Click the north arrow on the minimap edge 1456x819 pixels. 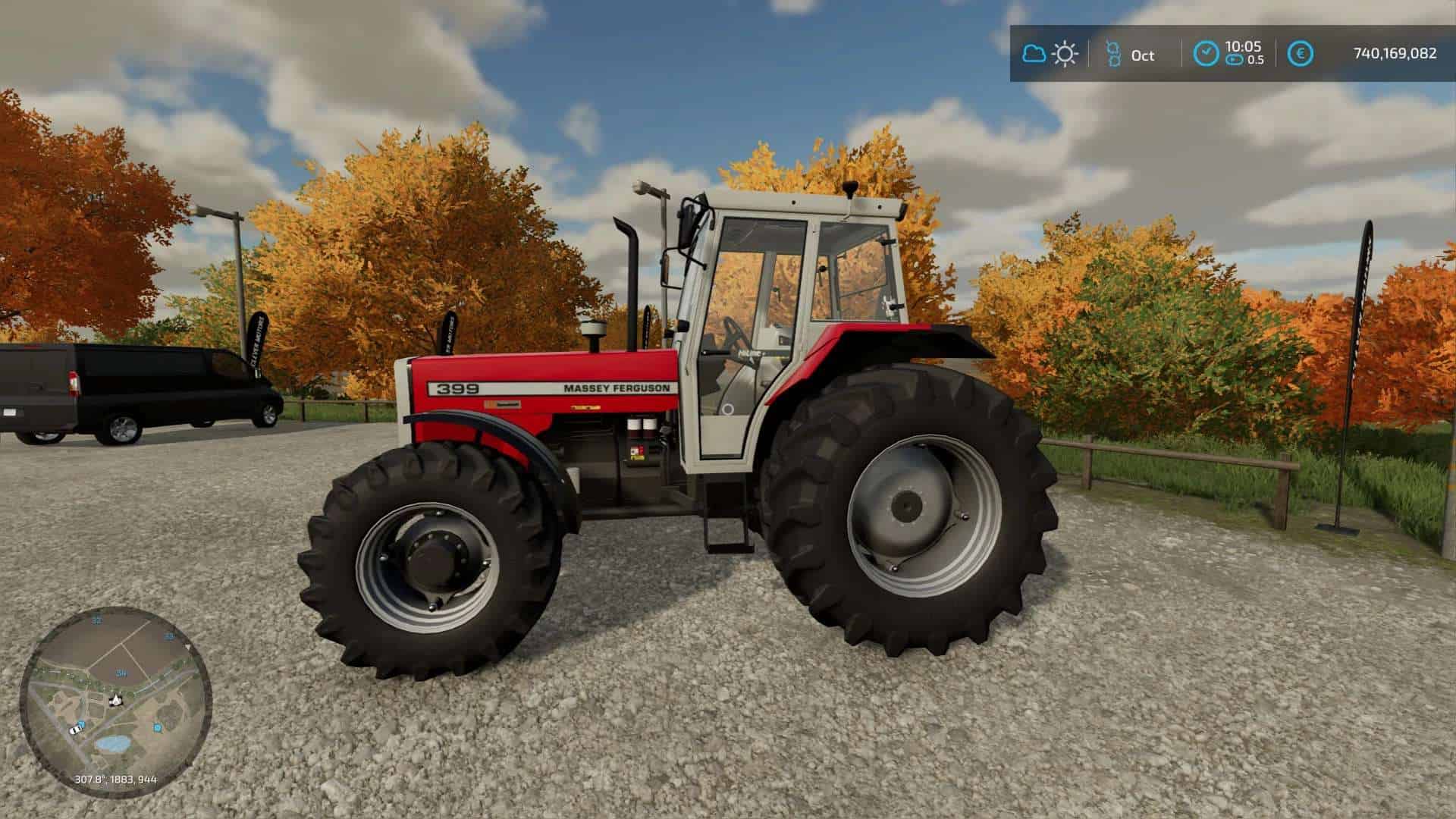pos(187,647)
